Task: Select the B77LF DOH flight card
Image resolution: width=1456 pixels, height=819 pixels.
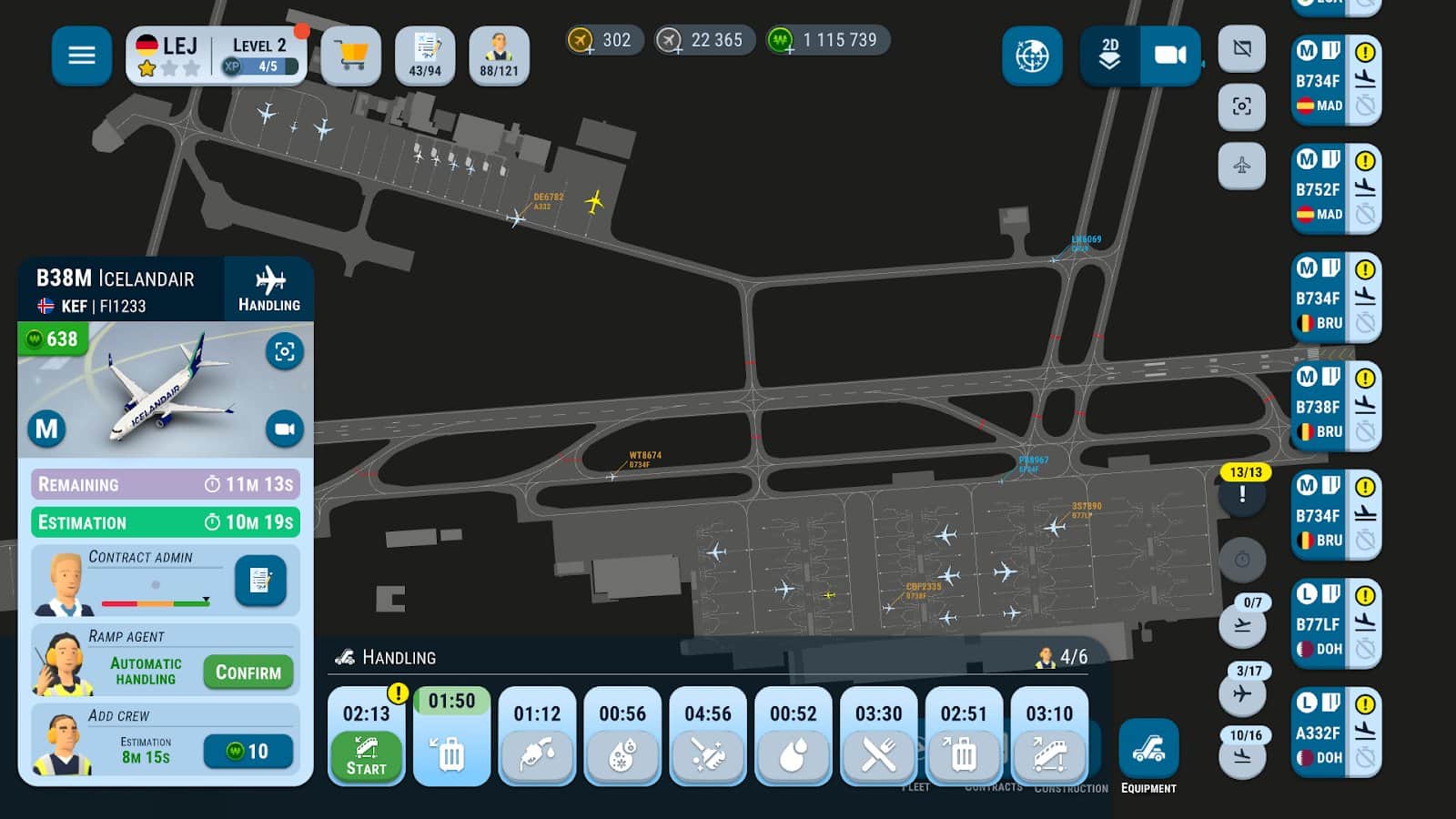Action: click(1335, 623)
